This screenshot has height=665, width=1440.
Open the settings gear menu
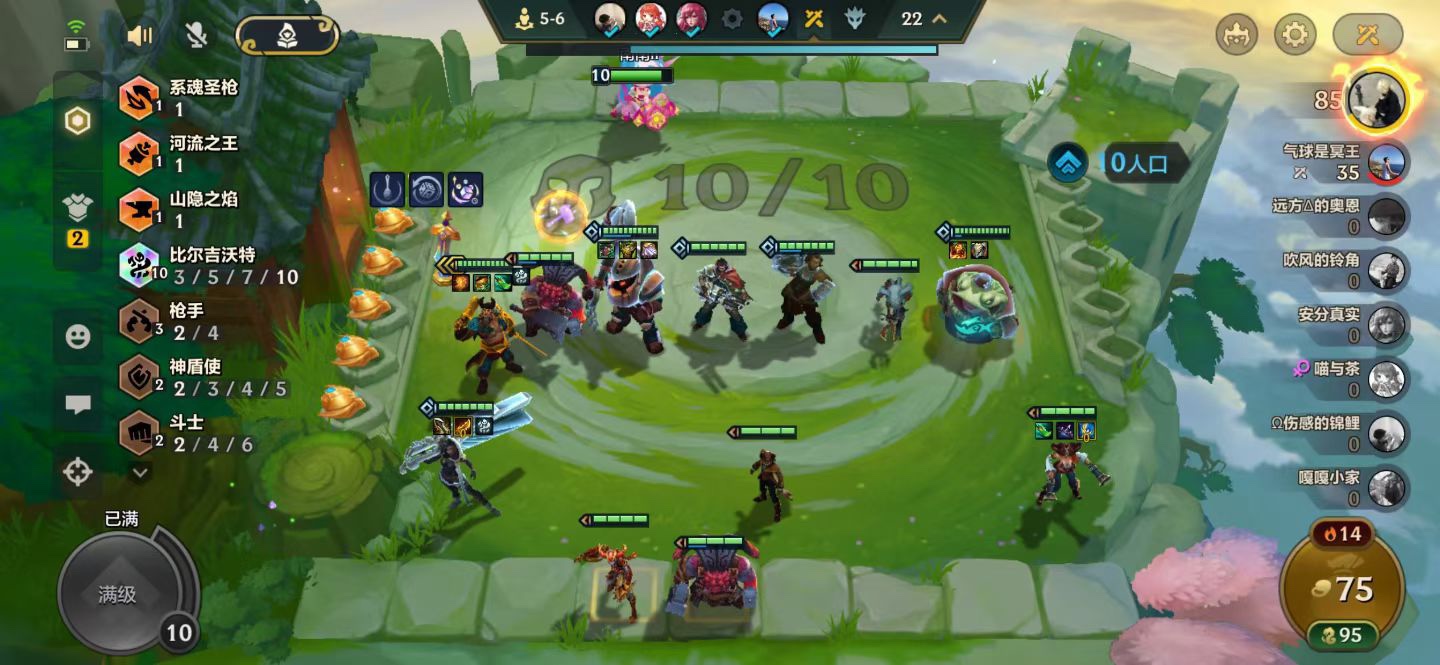[1295, 36]
